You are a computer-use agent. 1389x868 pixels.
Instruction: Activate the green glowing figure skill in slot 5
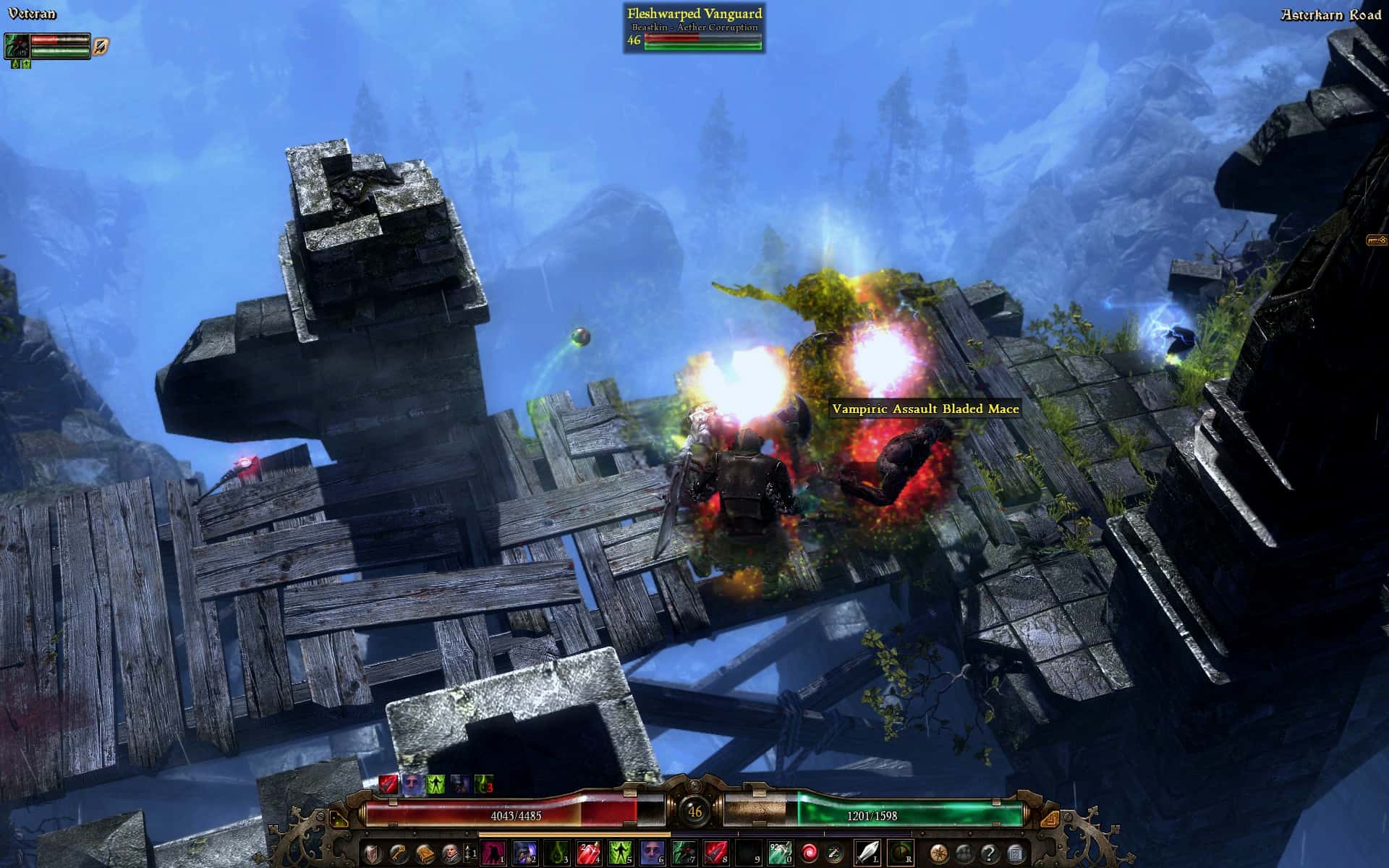point(620,854)
